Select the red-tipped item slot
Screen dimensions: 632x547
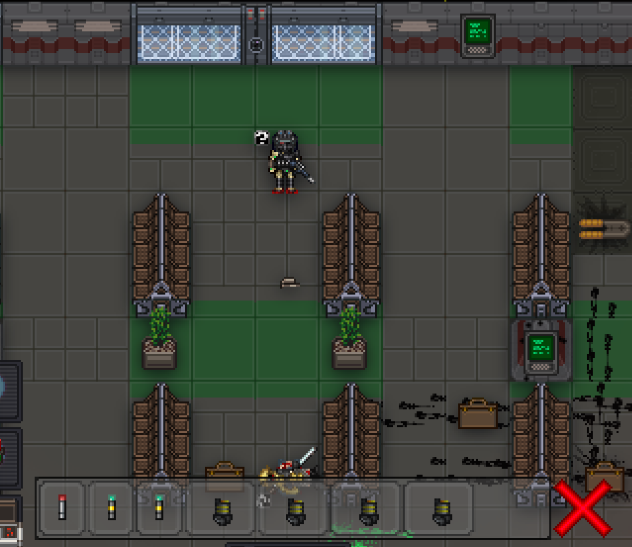click(x=62, y=508)
